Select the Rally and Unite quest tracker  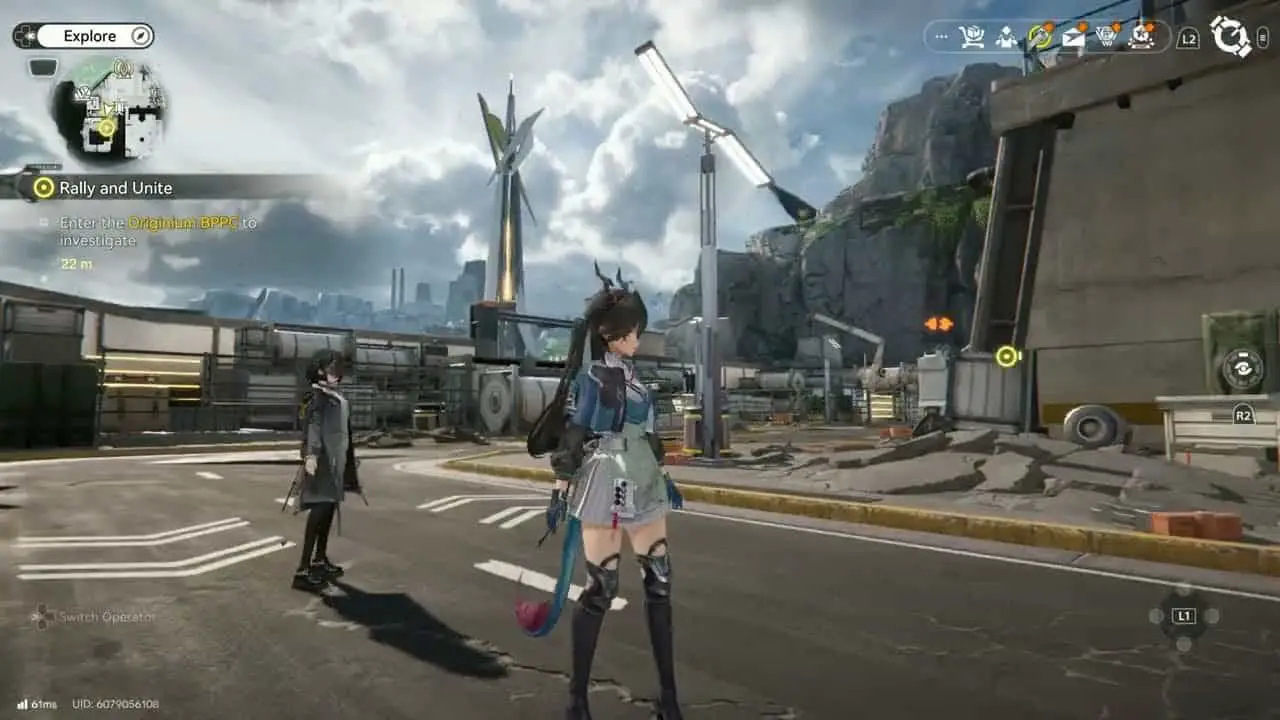point(115,188)
